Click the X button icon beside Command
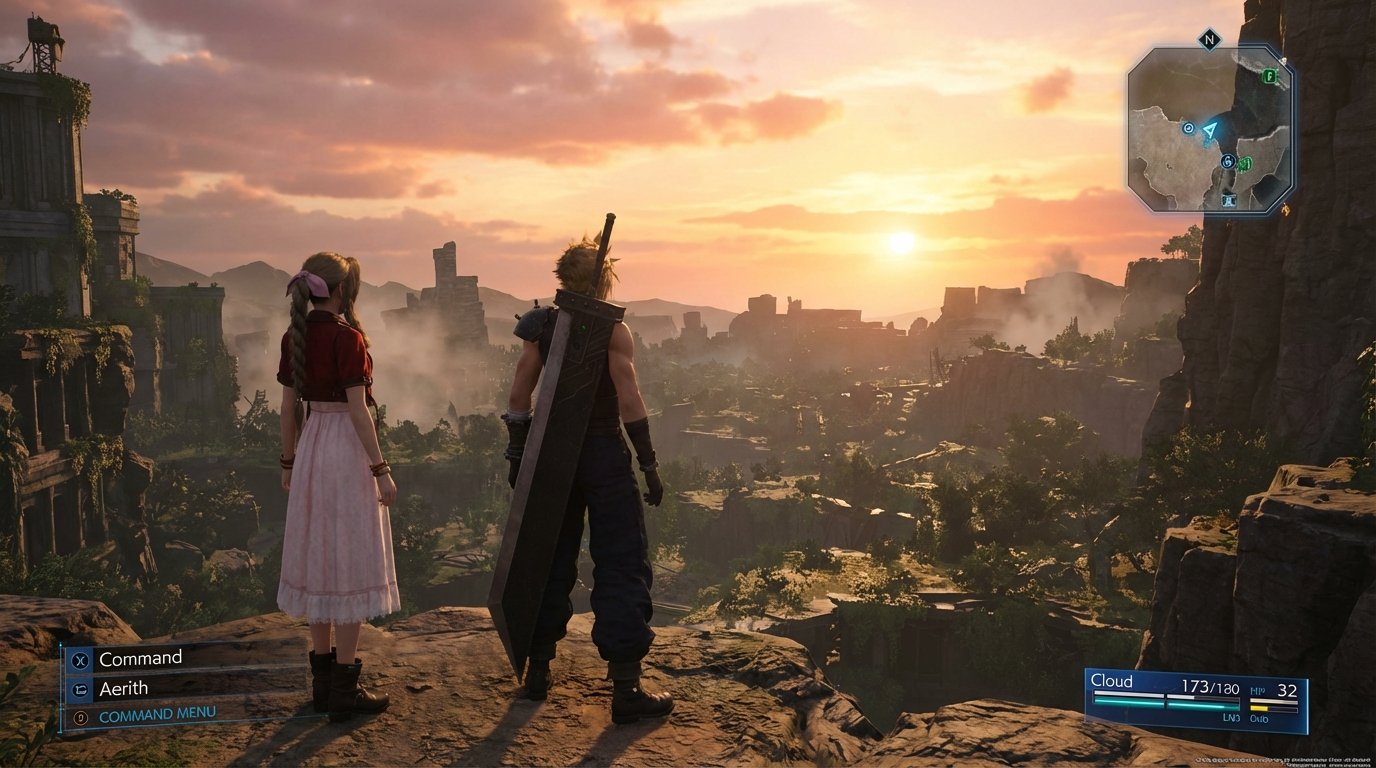Viewport: 1376px width, 768px height. click(x=80, y=659)
